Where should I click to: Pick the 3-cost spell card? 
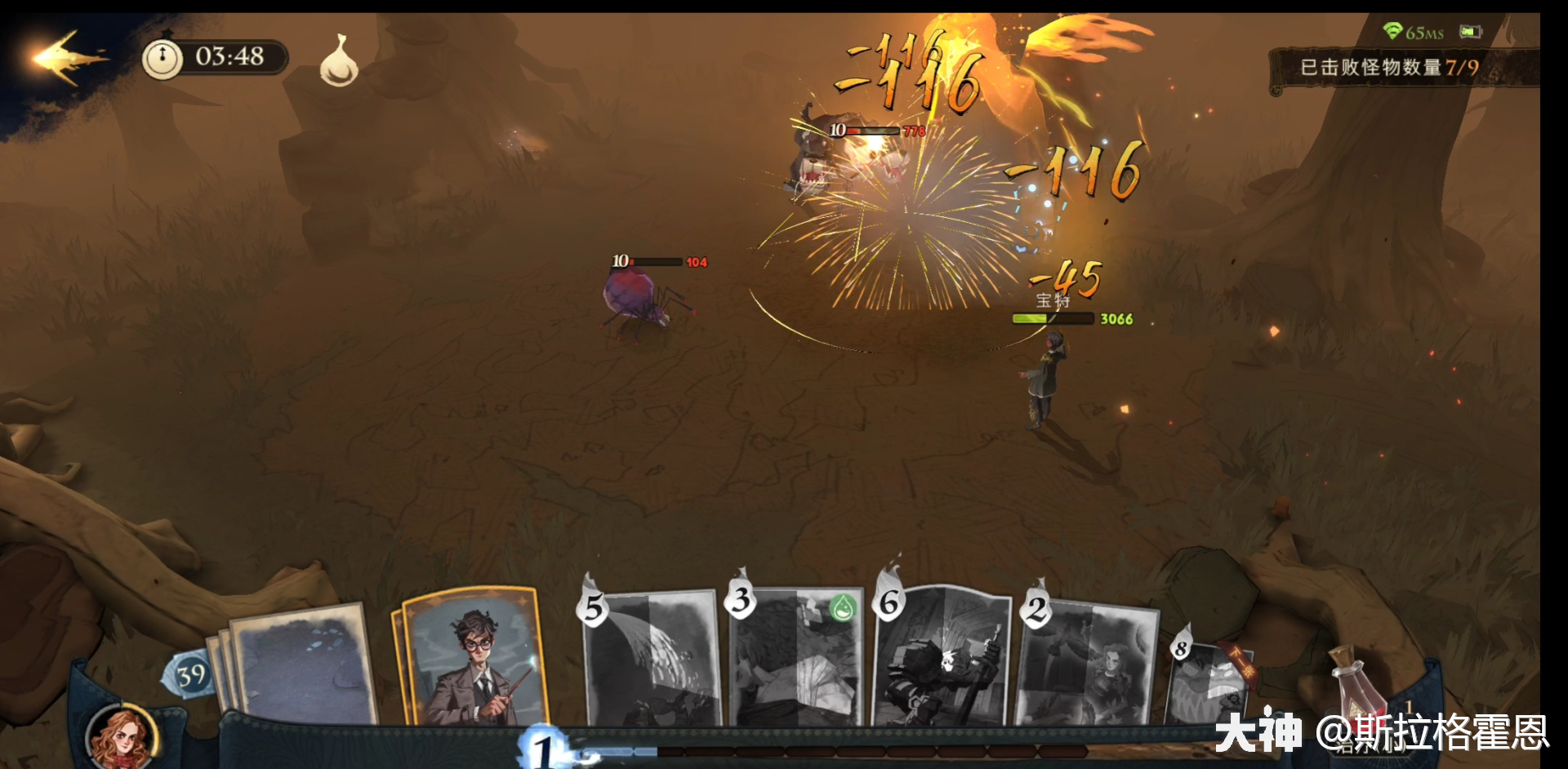(x=798, y=660)
